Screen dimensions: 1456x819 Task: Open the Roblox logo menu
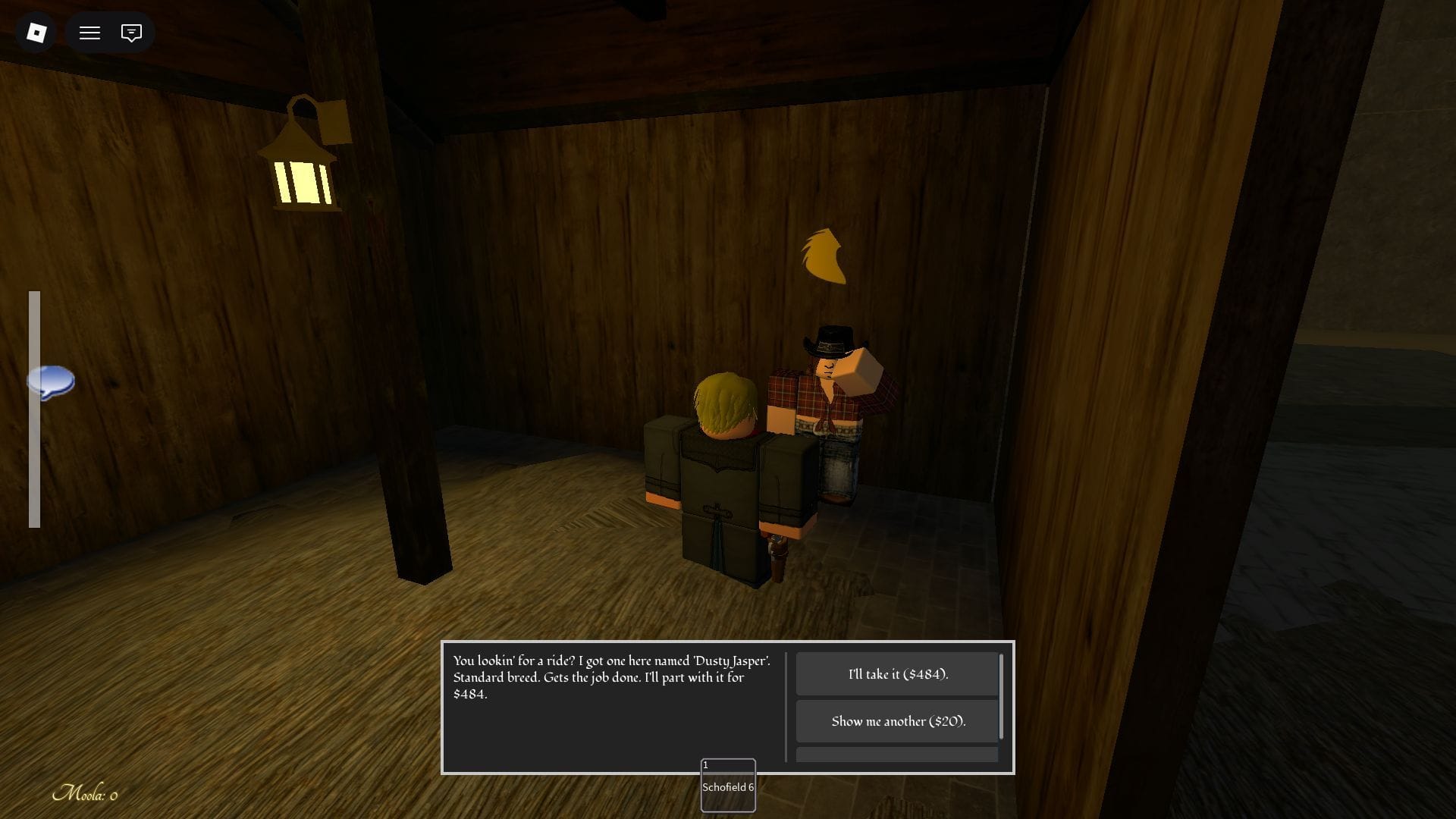[36, 33]
